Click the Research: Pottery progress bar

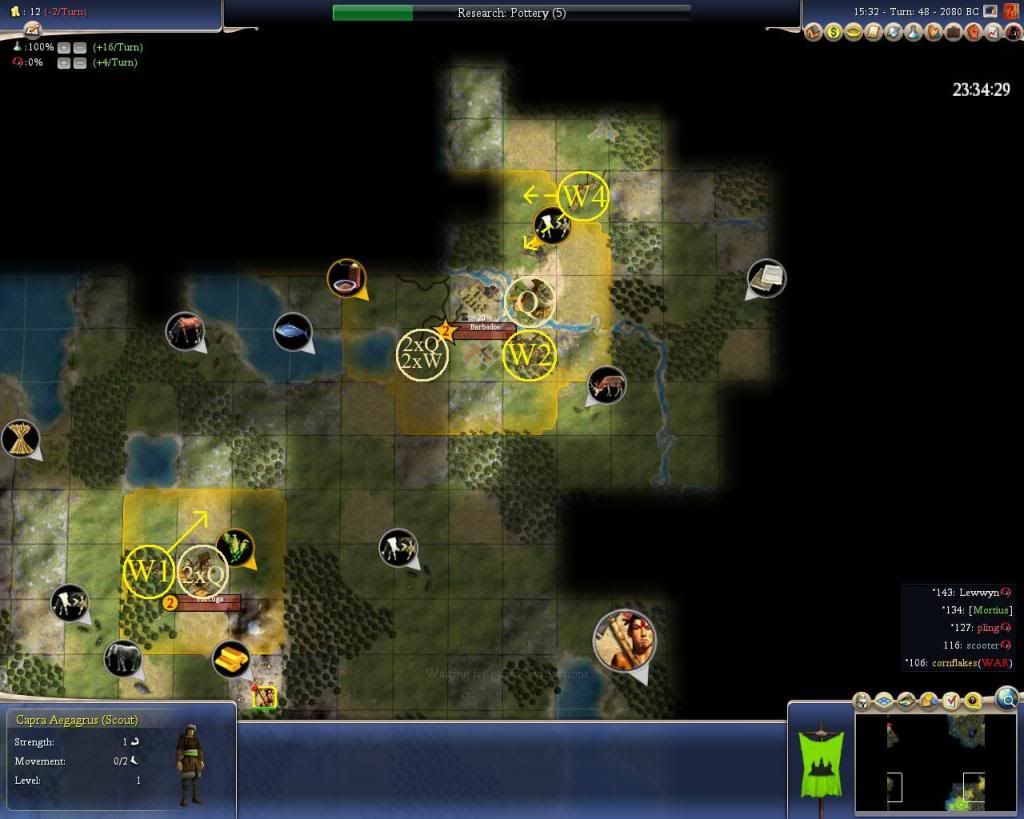[x=511, y=13]
